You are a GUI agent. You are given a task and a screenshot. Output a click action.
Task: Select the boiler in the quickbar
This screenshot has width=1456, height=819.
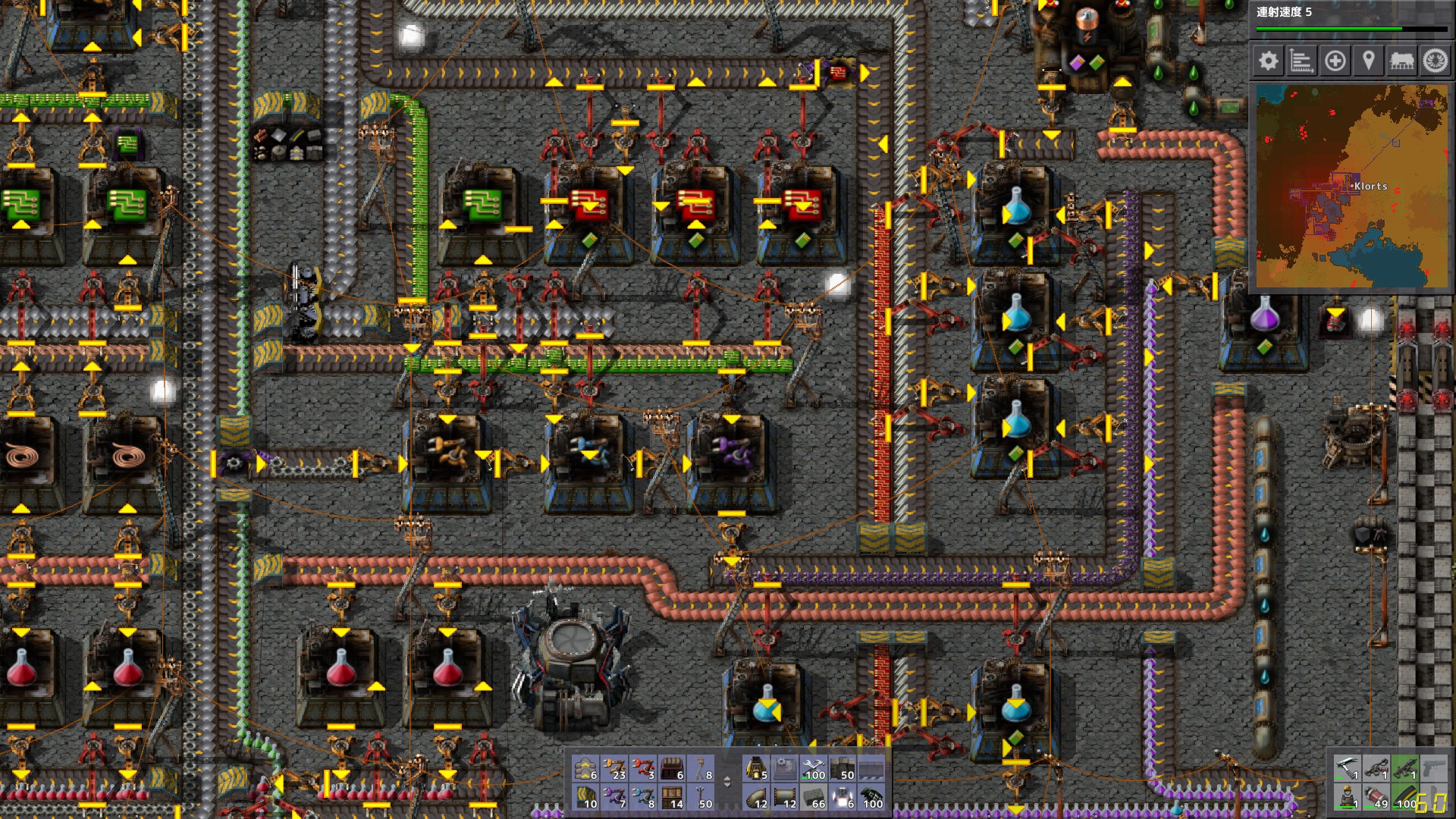(x=755, y=768)
